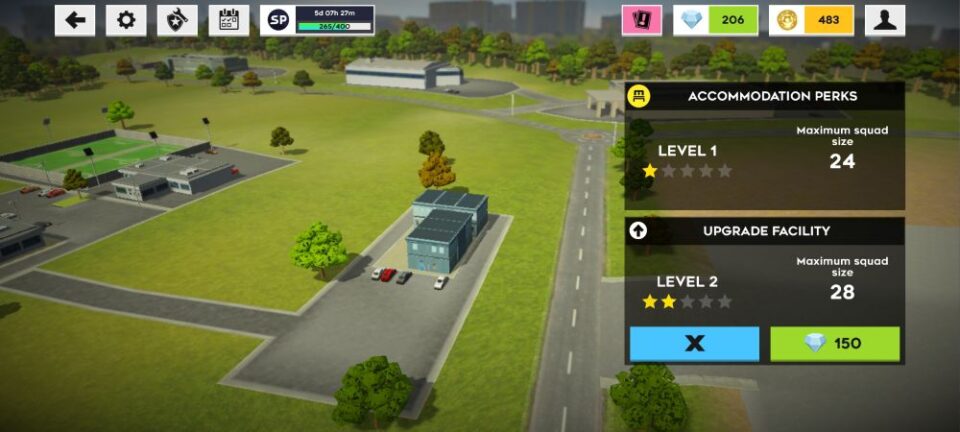Open the pink card packs icon
This screenshot has height=432, width=960.
click(641, 20)
